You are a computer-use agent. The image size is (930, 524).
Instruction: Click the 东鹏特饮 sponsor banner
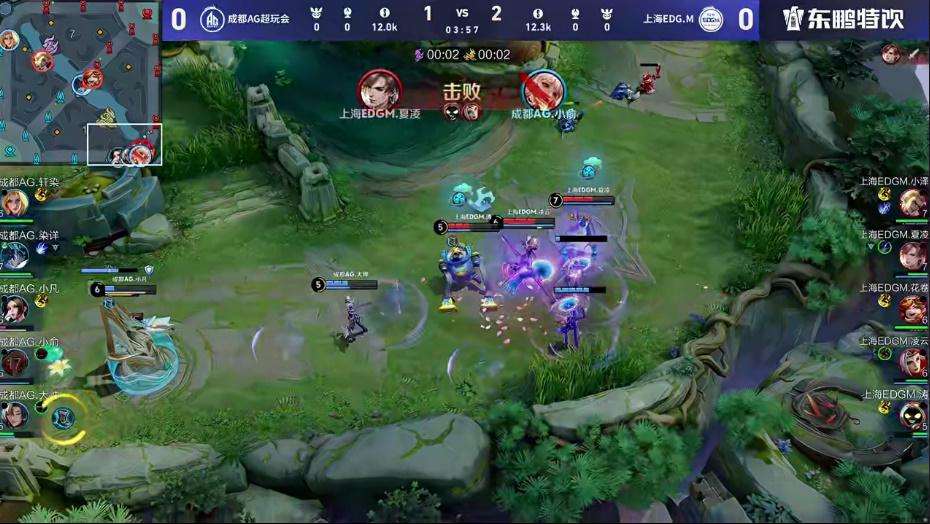point(843,19)
